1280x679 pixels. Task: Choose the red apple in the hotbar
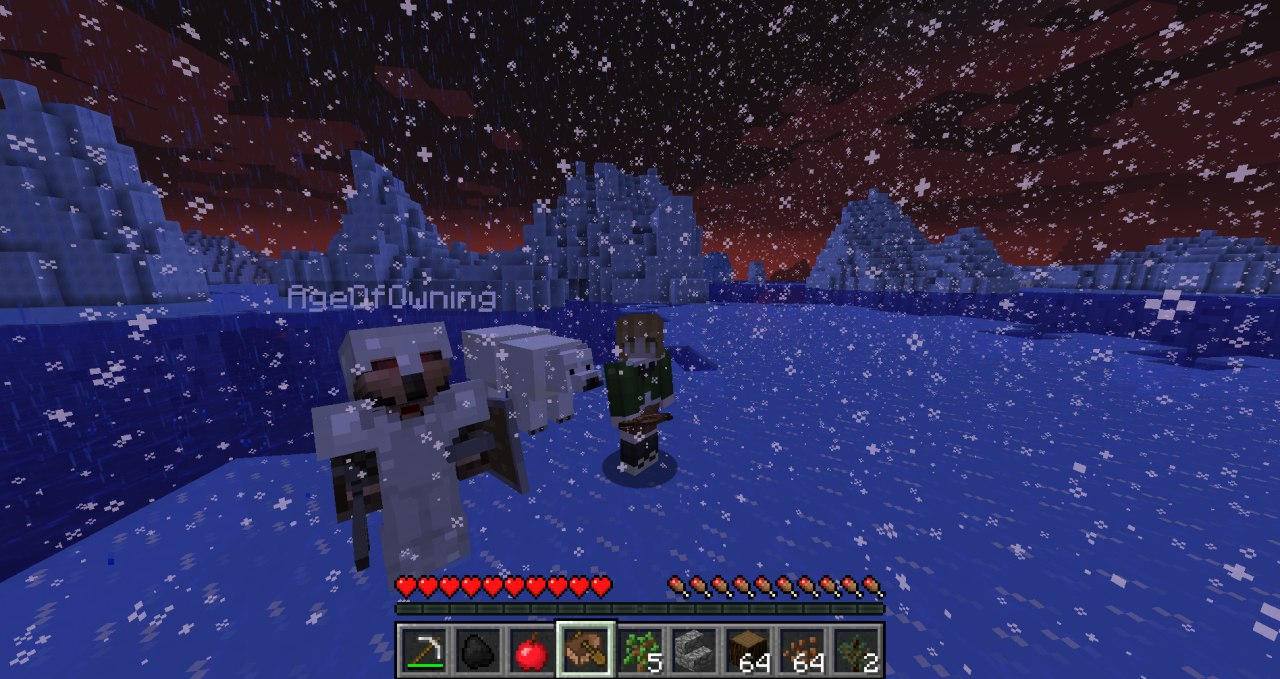click(x=531, y=651)
